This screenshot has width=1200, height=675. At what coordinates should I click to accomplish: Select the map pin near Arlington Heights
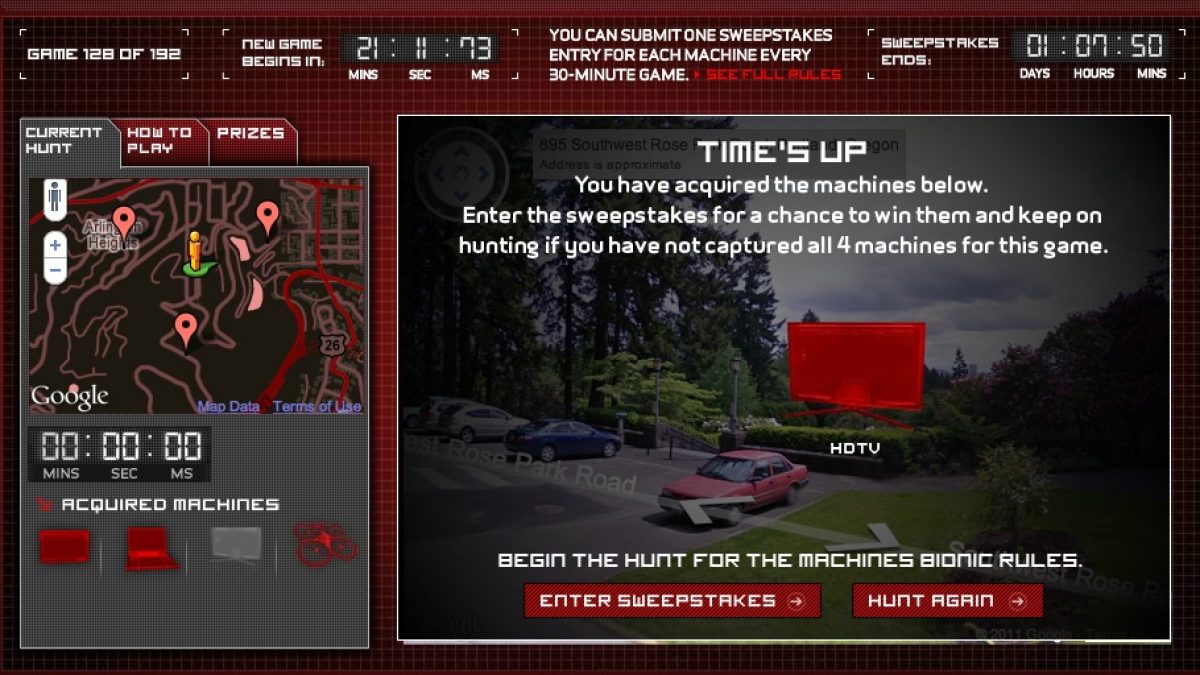tap(123, 221)
